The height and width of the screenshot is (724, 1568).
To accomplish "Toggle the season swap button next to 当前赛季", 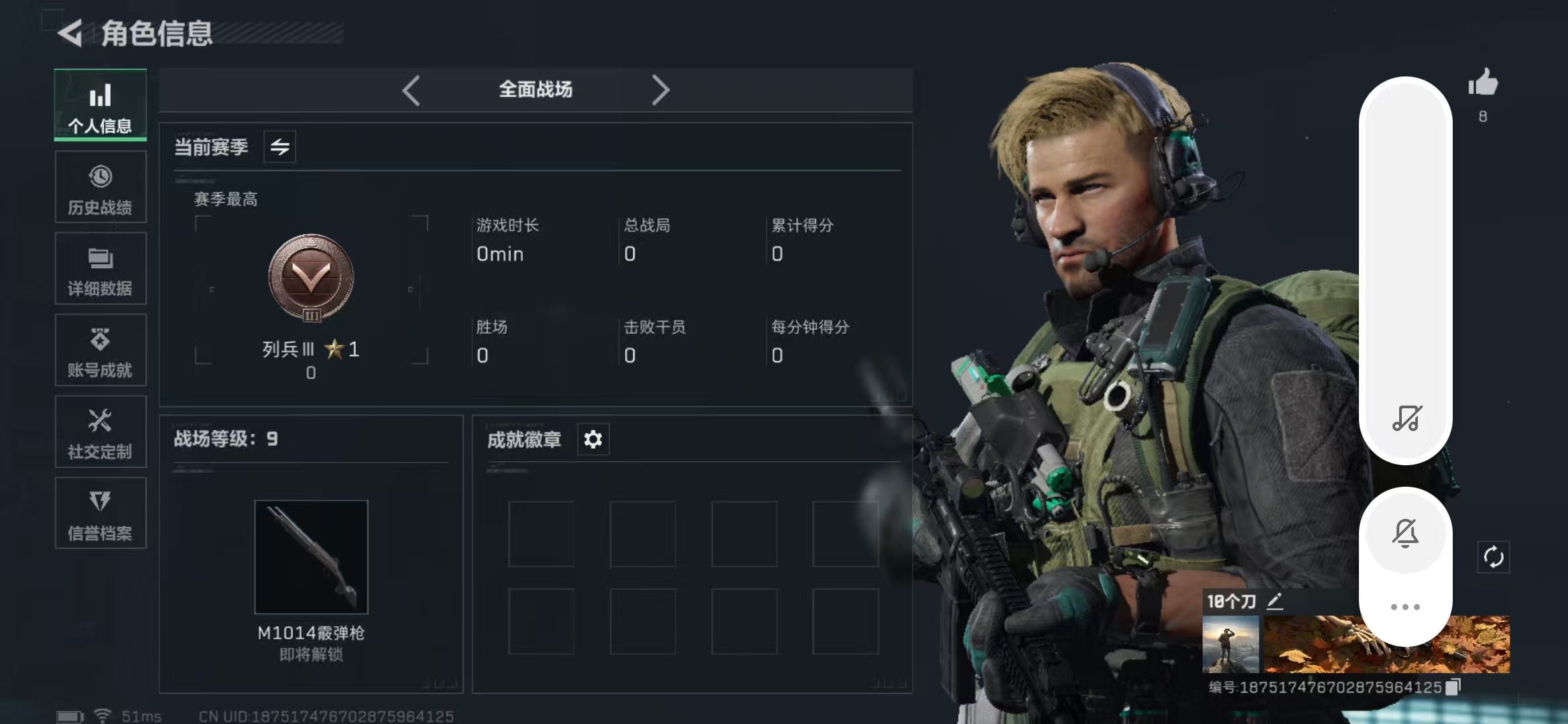I will pyautogui.click(x=280, y=147).
